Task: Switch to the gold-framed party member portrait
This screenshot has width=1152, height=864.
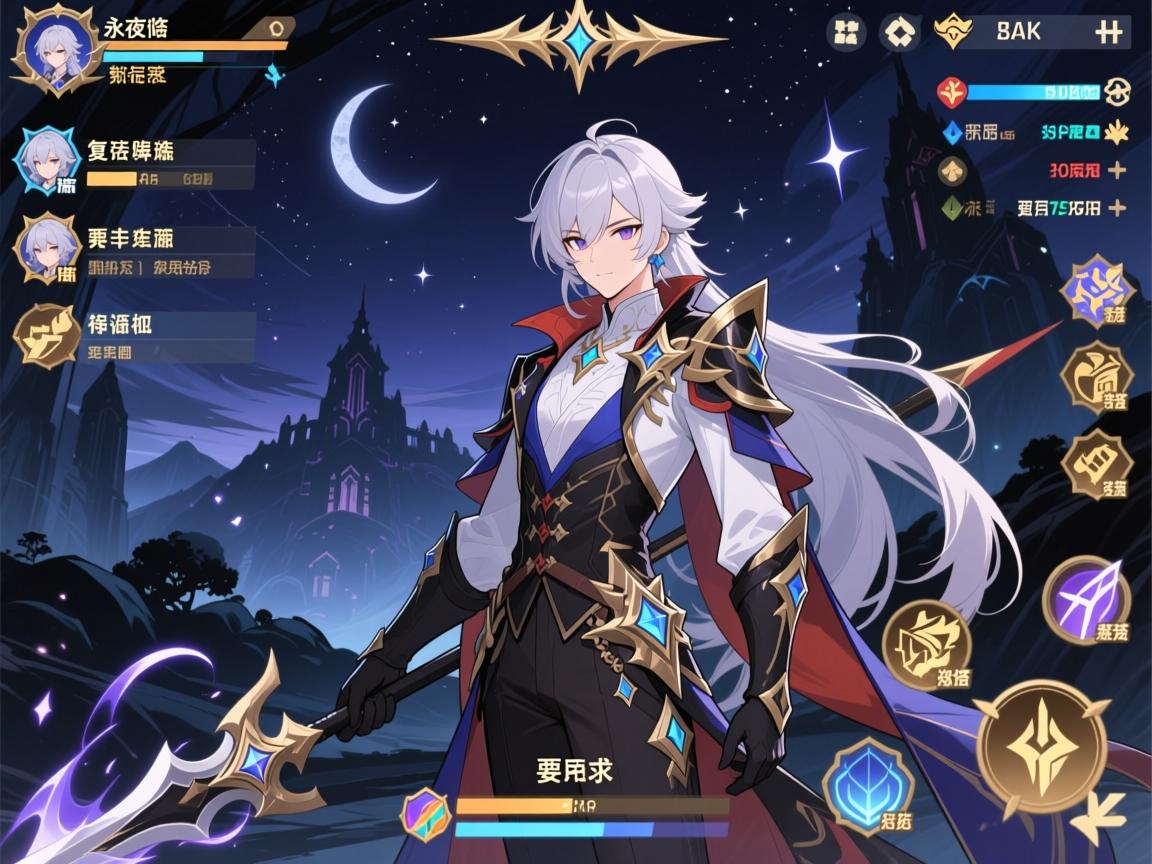Action: [x=47, y=248]
